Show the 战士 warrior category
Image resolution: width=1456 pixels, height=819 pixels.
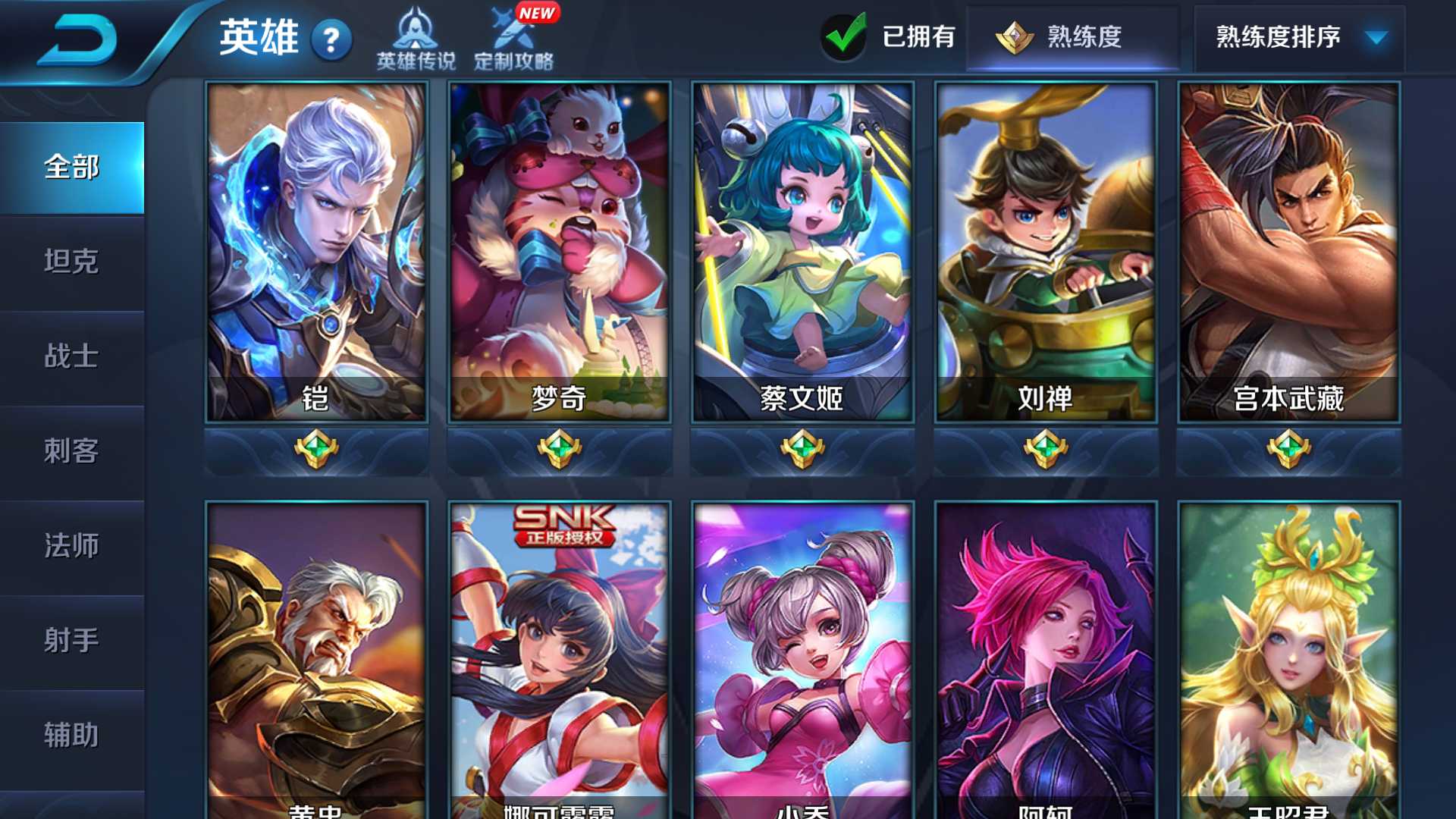[x=72, y=356]
